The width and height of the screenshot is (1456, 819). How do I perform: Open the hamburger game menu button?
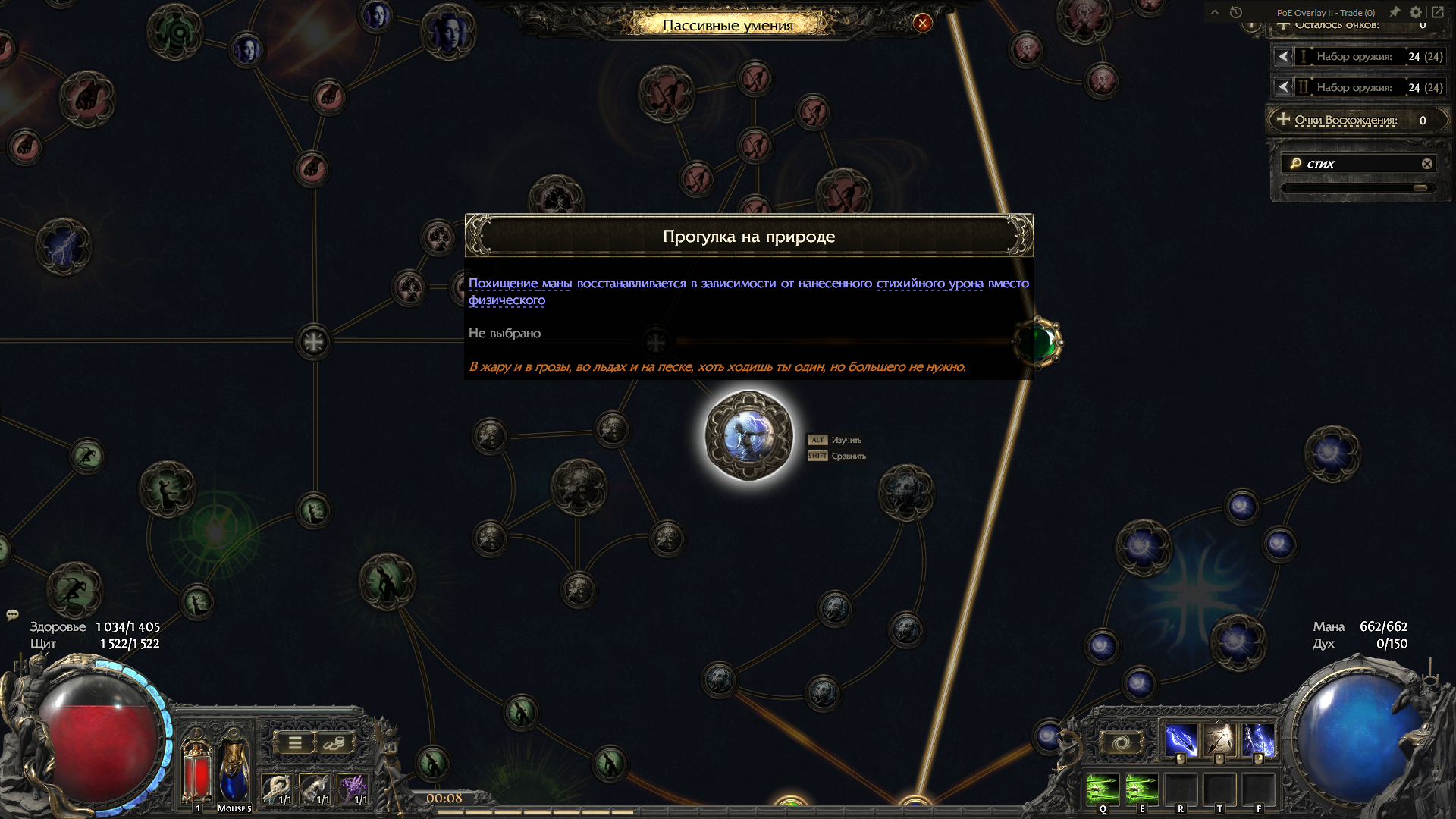click(x=295, y=743)
